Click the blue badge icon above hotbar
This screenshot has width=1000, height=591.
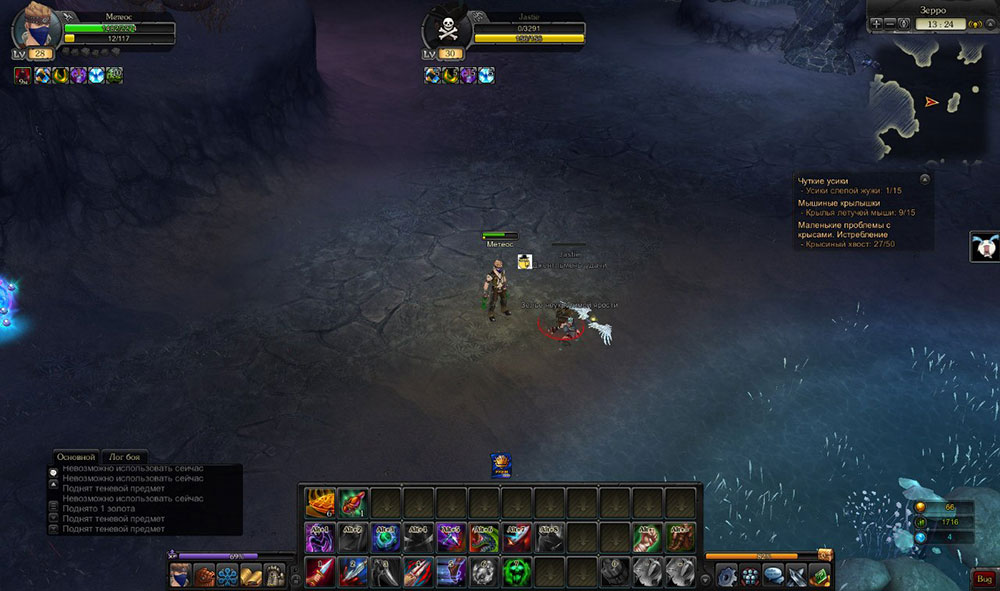[x=501, y=464]
